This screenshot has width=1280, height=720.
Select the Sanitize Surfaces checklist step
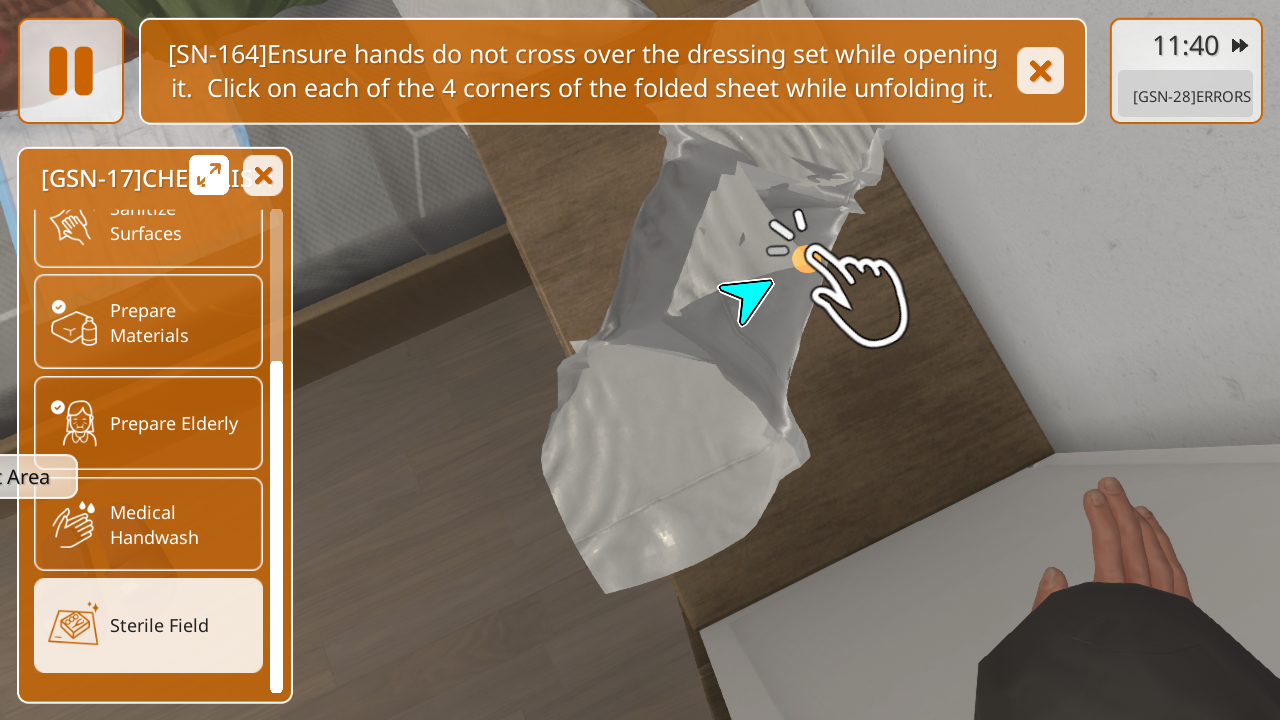[148, 232]
